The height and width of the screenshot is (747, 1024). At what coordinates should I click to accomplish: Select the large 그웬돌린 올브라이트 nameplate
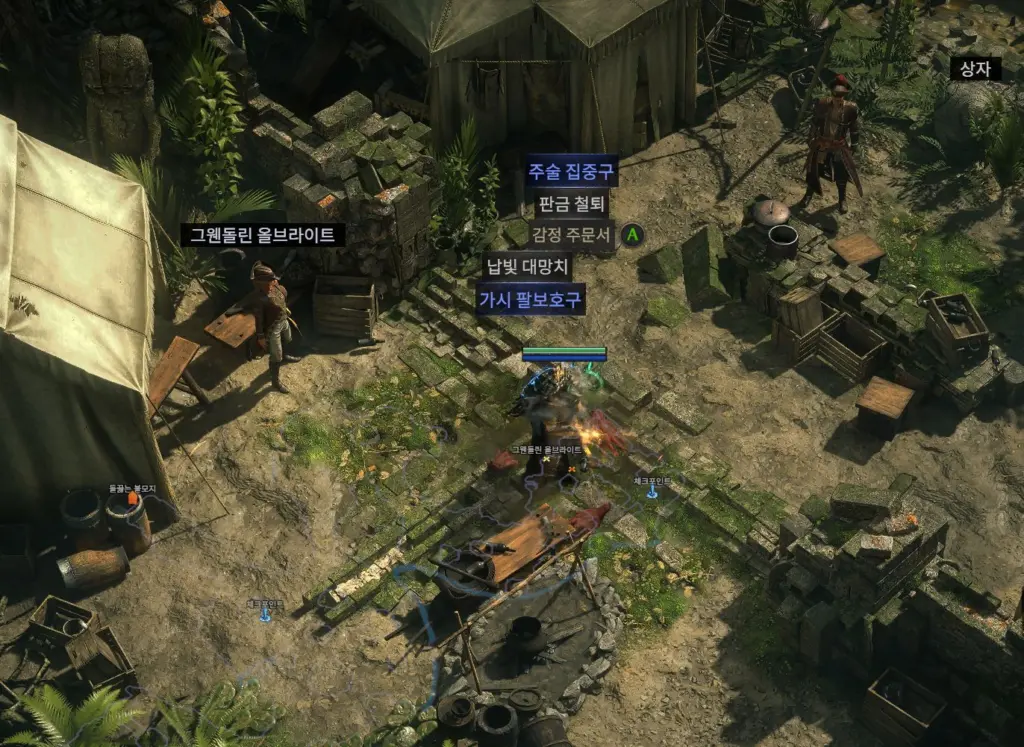pos(263,235)
